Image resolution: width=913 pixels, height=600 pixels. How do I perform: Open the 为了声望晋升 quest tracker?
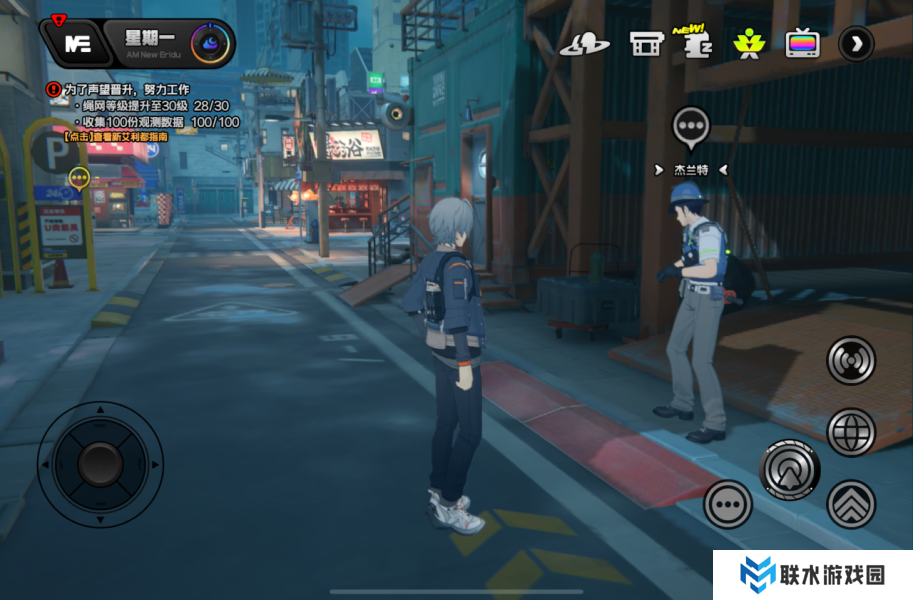(126, 89)
